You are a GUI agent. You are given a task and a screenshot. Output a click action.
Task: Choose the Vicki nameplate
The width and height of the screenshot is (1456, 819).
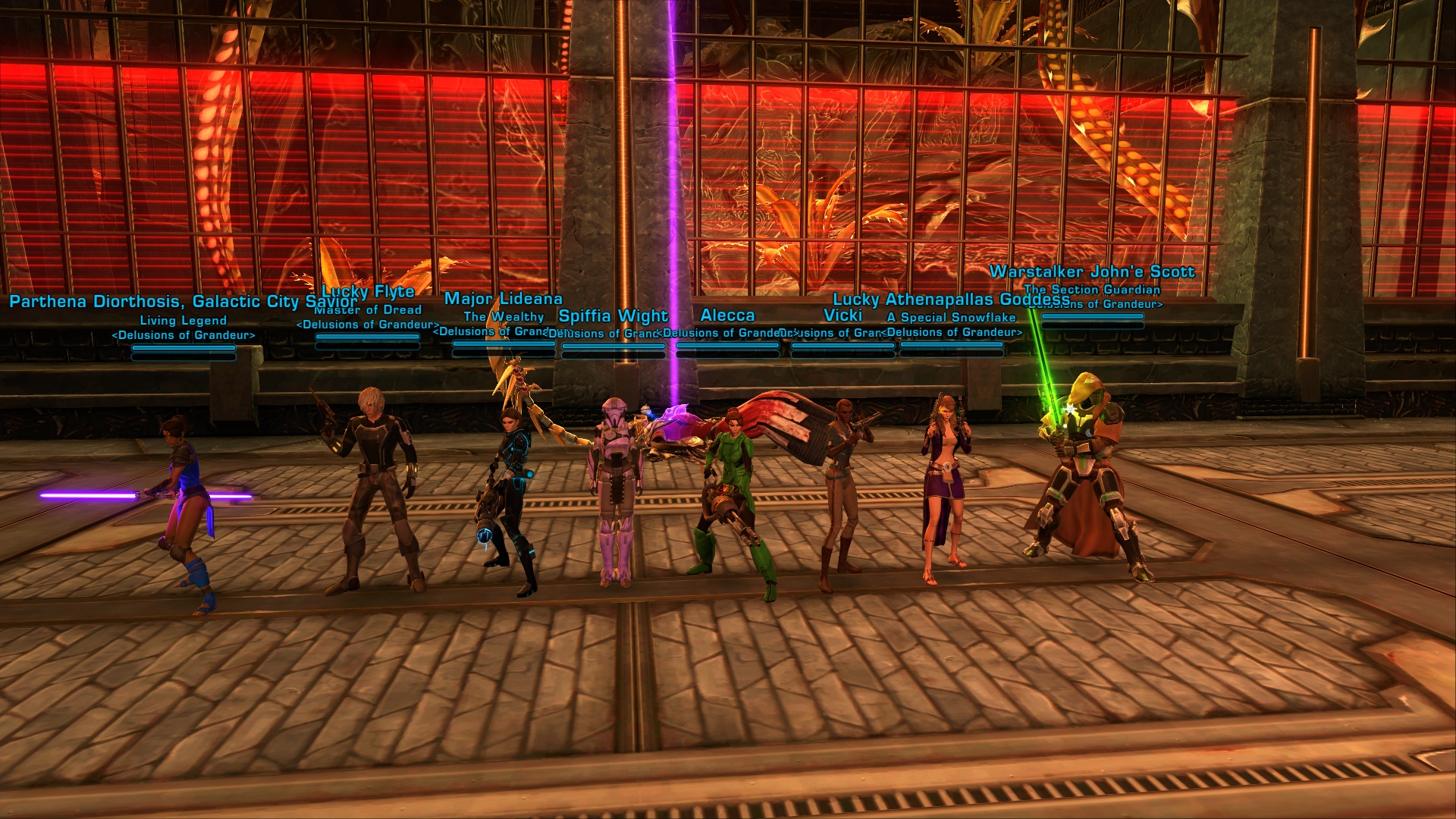[843, 315]
